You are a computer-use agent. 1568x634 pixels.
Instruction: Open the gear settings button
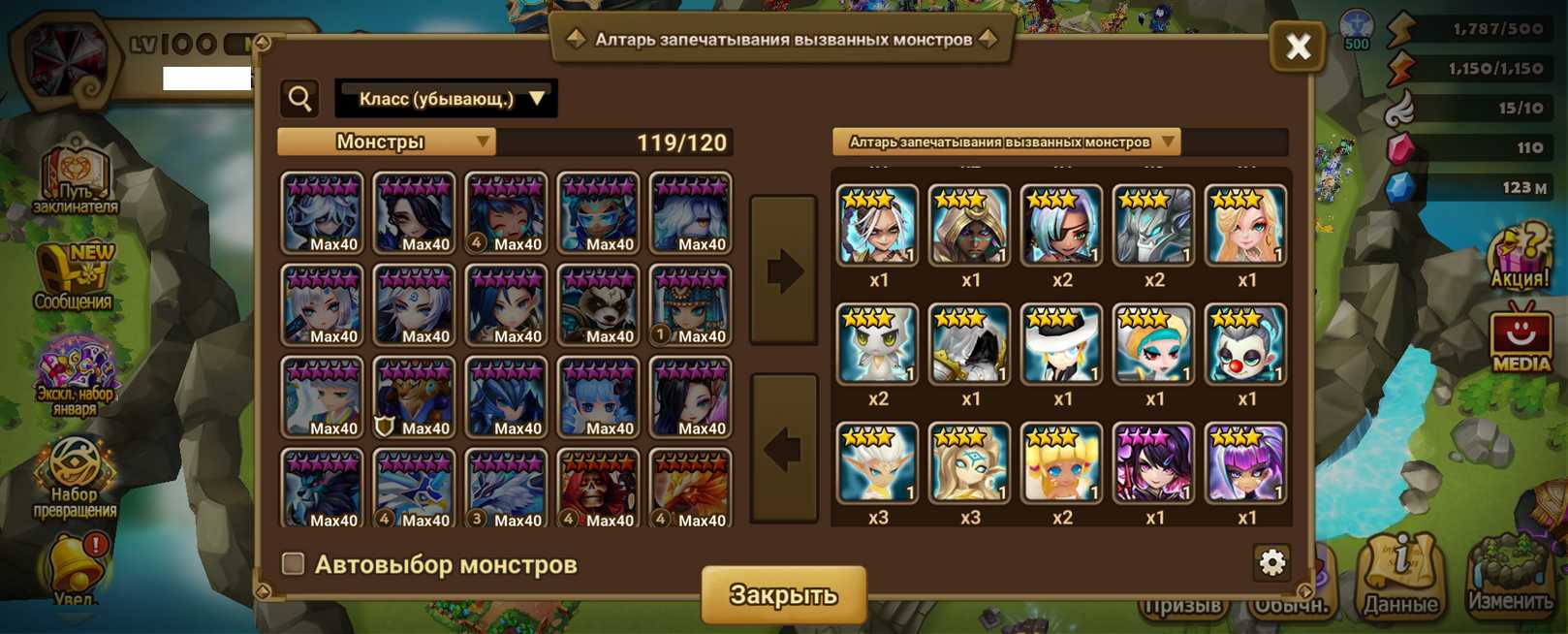coord(1271,562)
